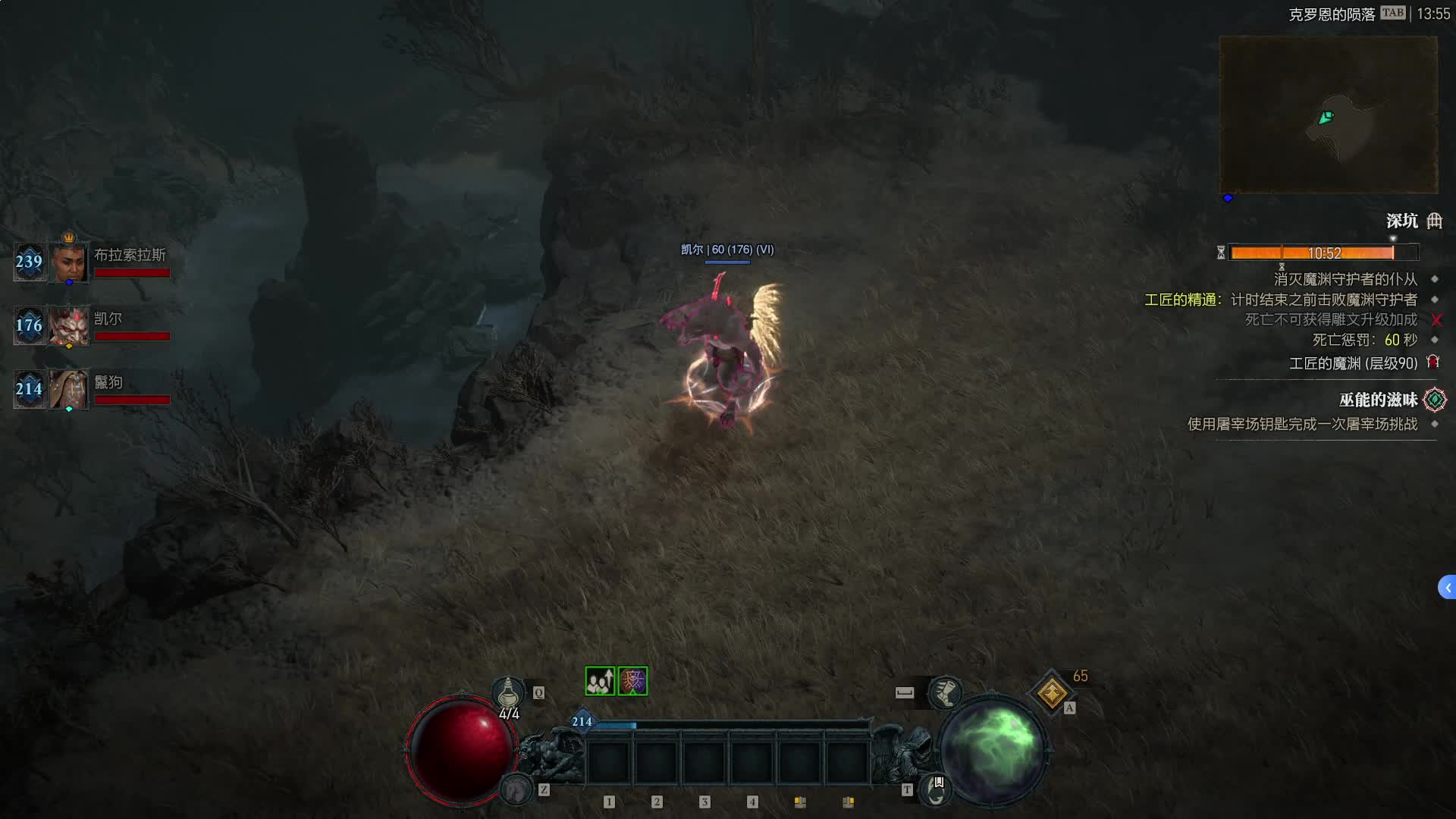Screen dimensions: 1456x819
Task: Open the 巫能的滋味 quest entry
Action: [1378, 400]
